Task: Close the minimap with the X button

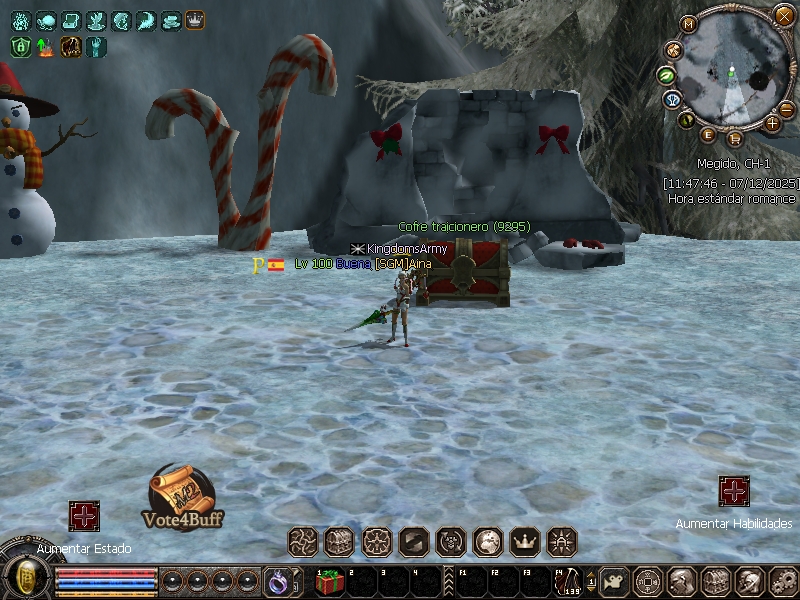Action: pos(784,15)
